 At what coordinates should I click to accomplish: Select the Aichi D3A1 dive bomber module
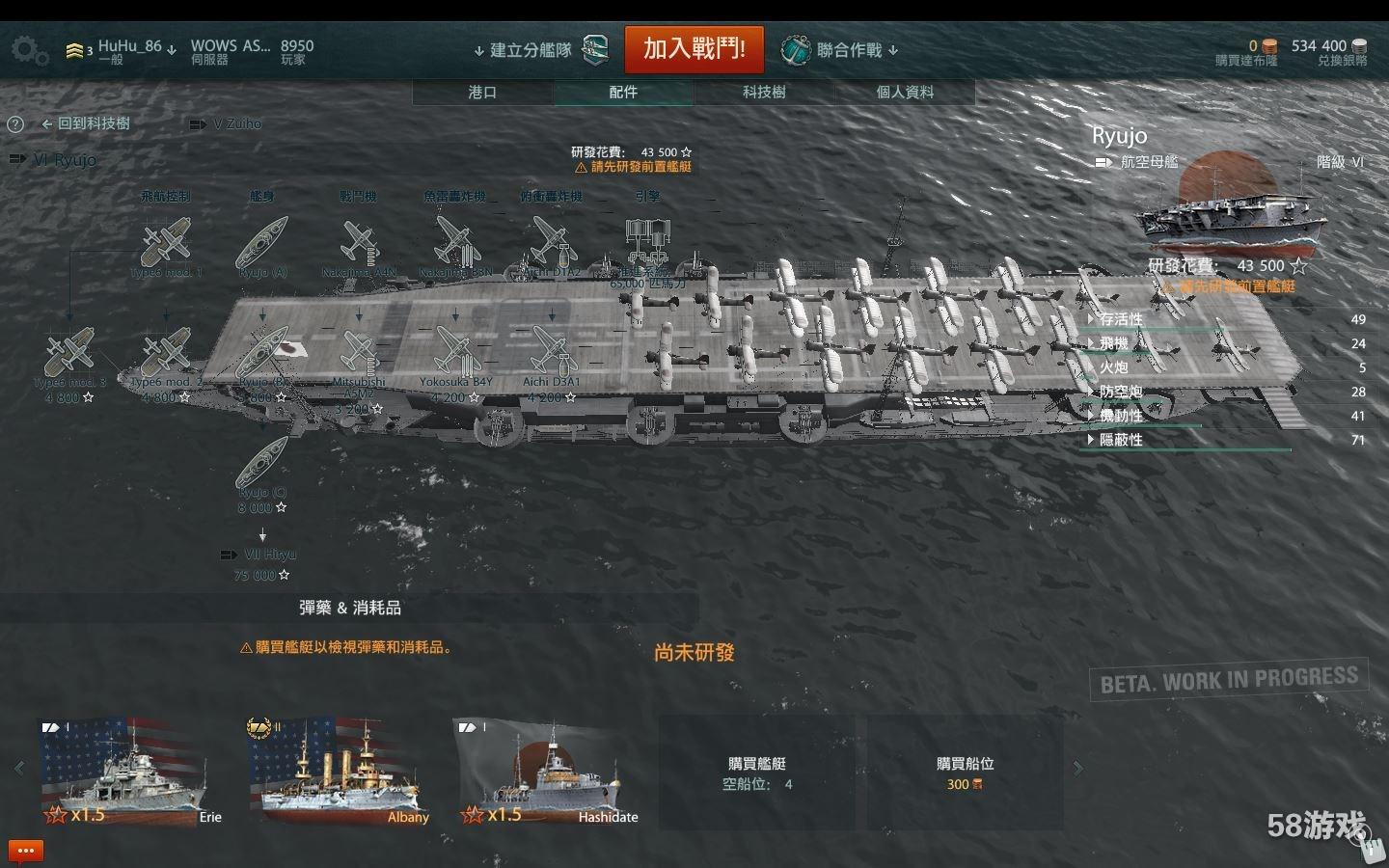click(552, 353)
